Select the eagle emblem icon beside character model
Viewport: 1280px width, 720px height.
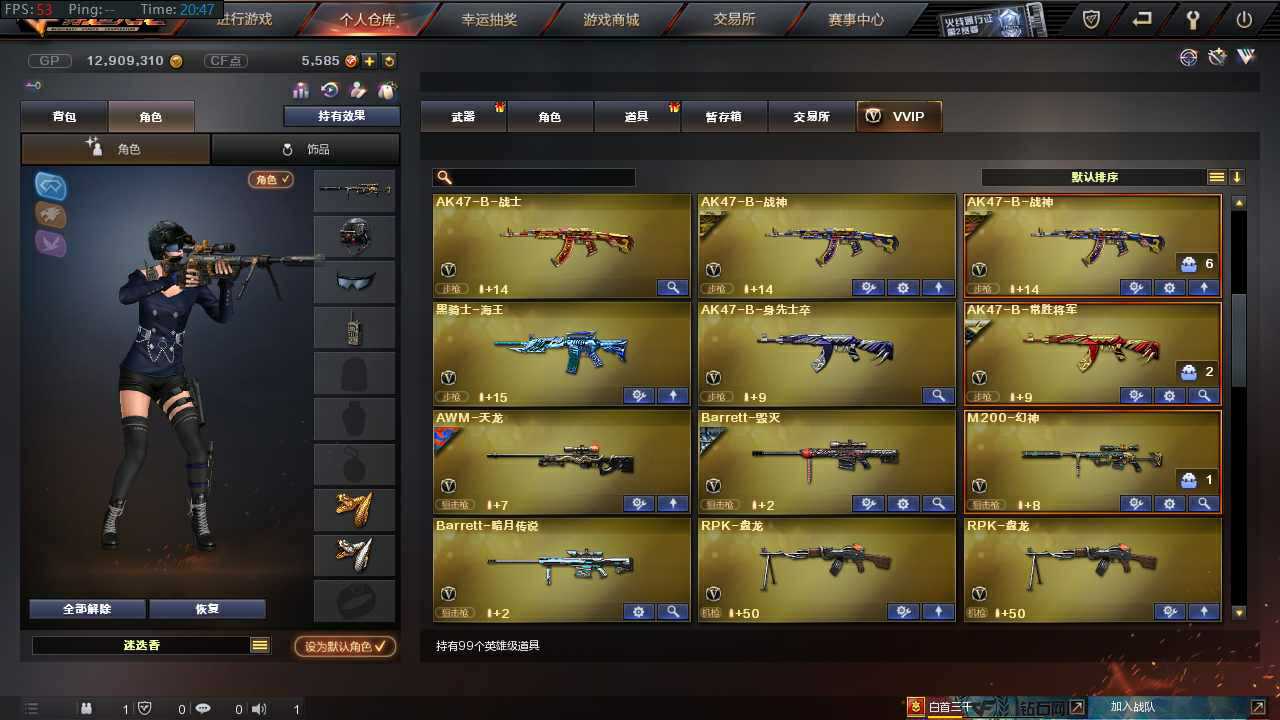click(x=50, y=214)
